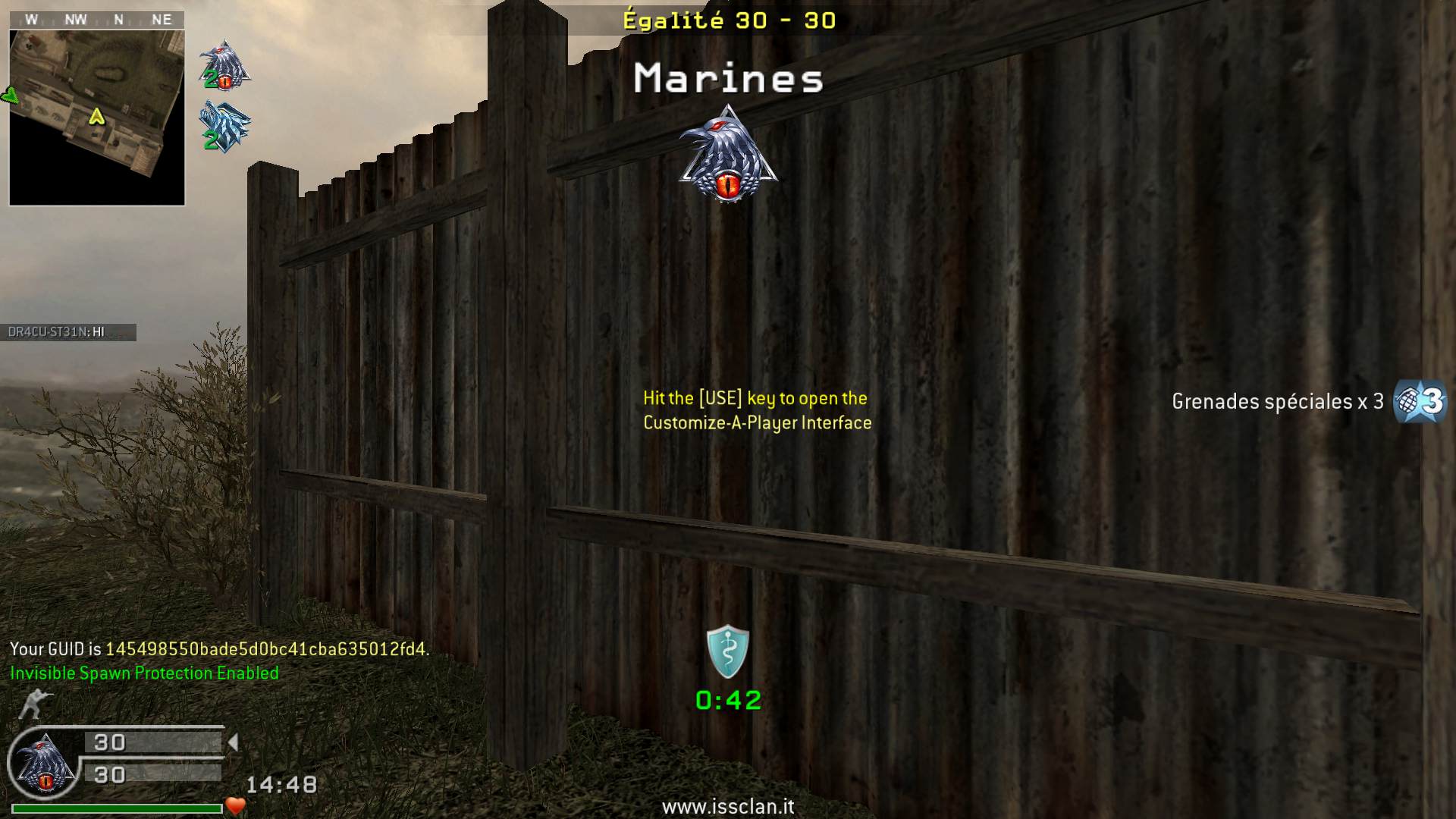Click the standing soldier stance icon

coord(31,704)
